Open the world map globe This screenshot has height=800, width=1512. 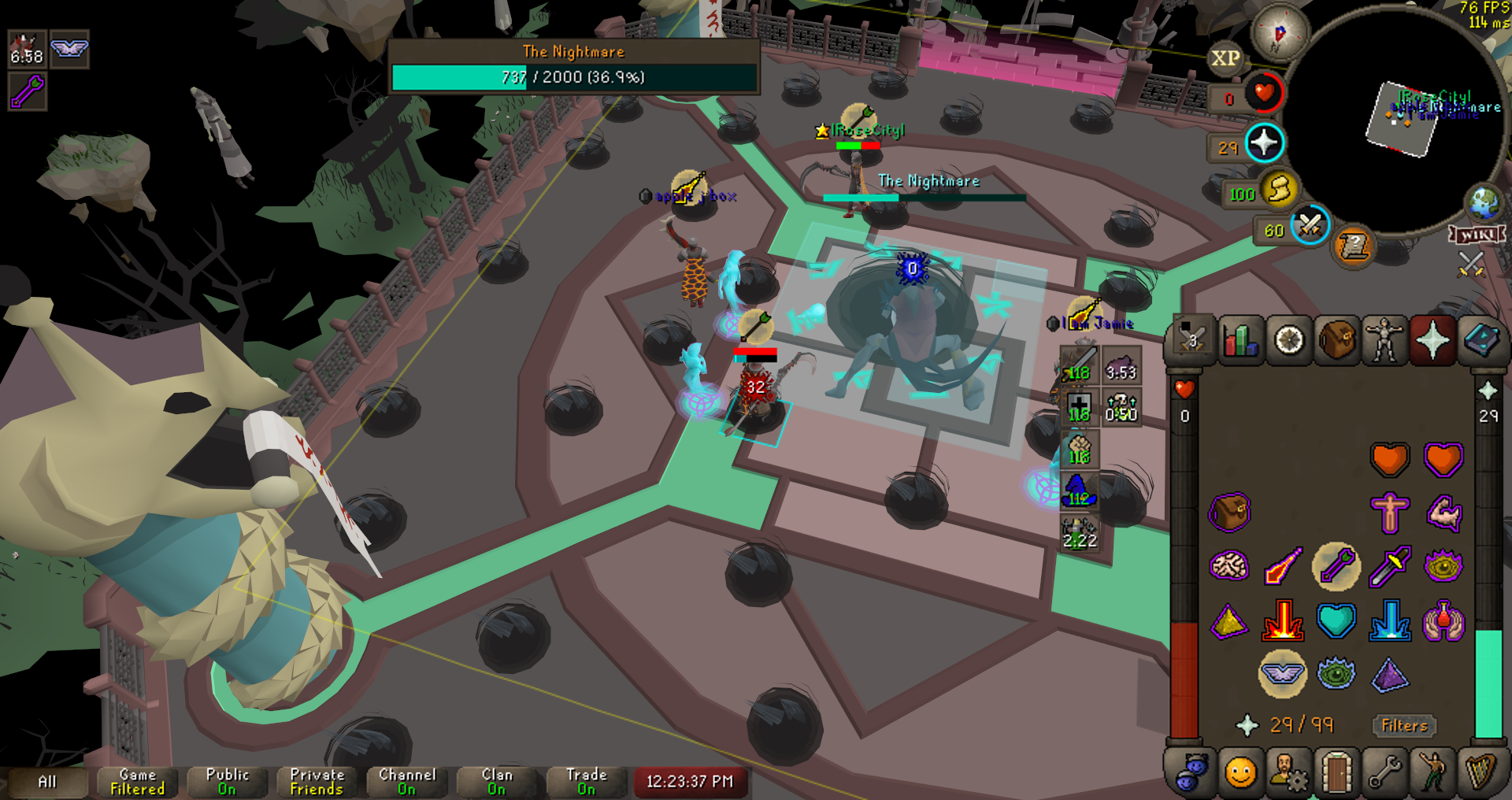coord(1484,202)
